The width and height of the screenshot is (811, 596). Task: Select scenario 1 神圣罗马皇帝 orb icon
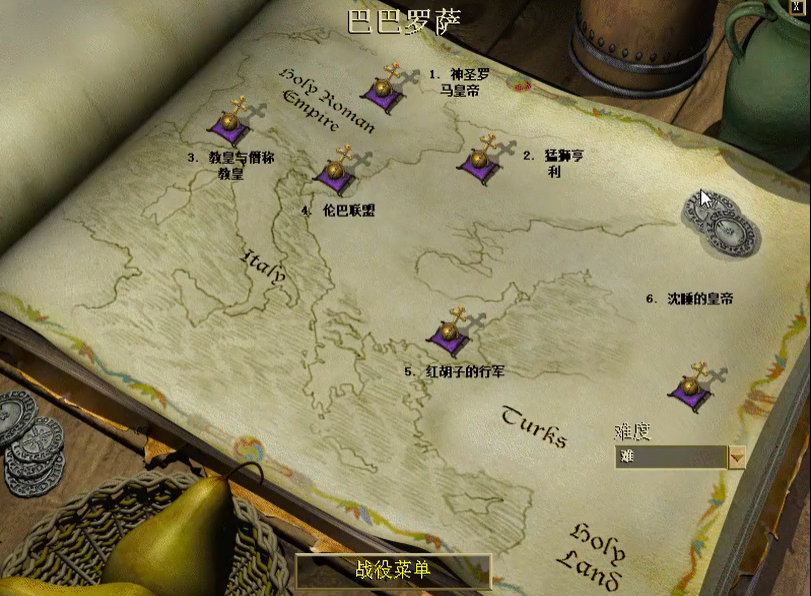tap(383, 88)
